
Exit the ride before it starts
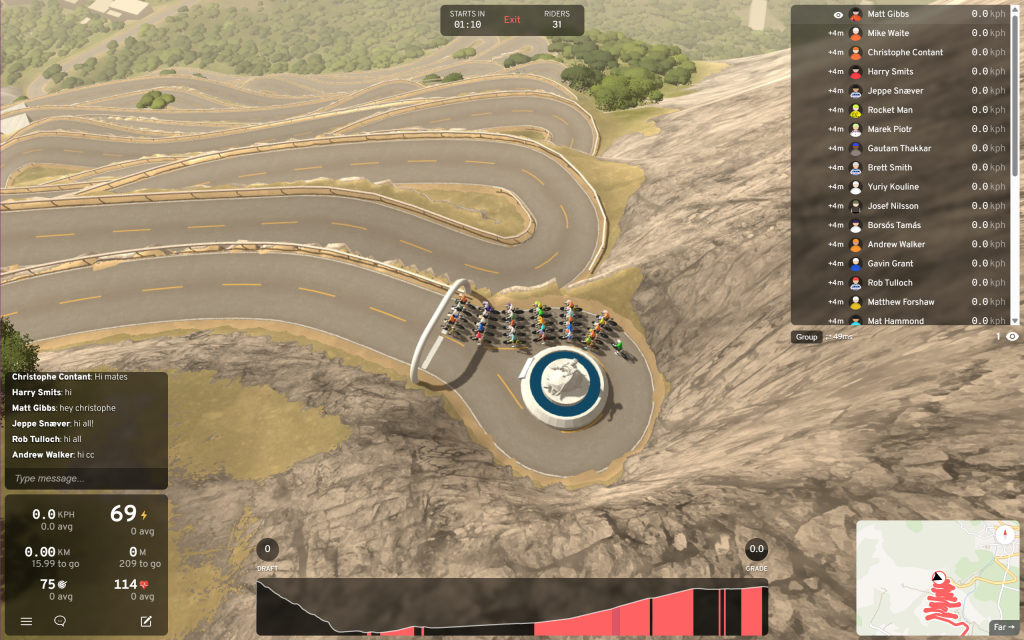tap(512, 20)
